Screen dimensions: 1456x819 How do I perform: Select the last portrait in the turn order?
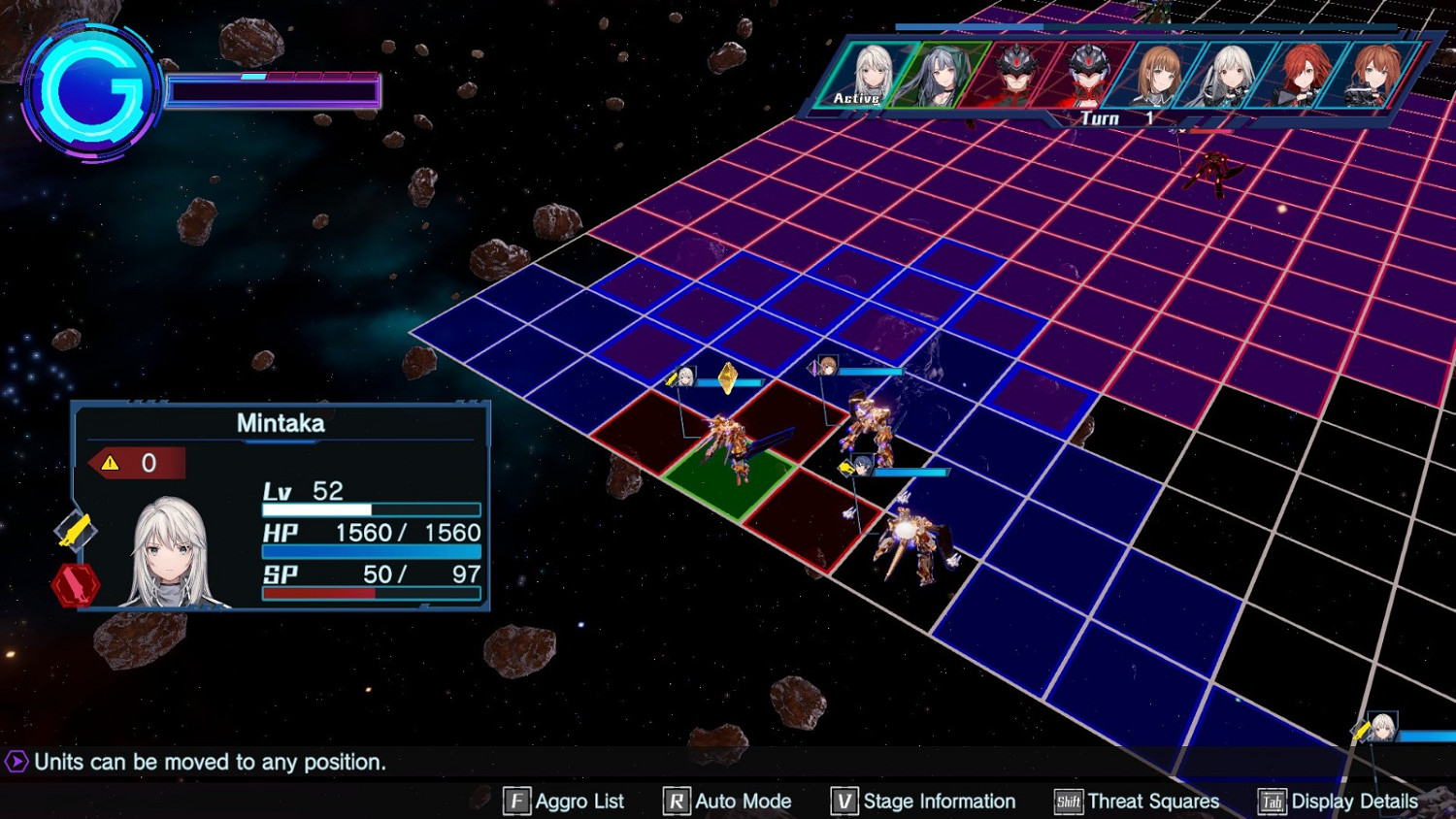(x=1373, y=74)
